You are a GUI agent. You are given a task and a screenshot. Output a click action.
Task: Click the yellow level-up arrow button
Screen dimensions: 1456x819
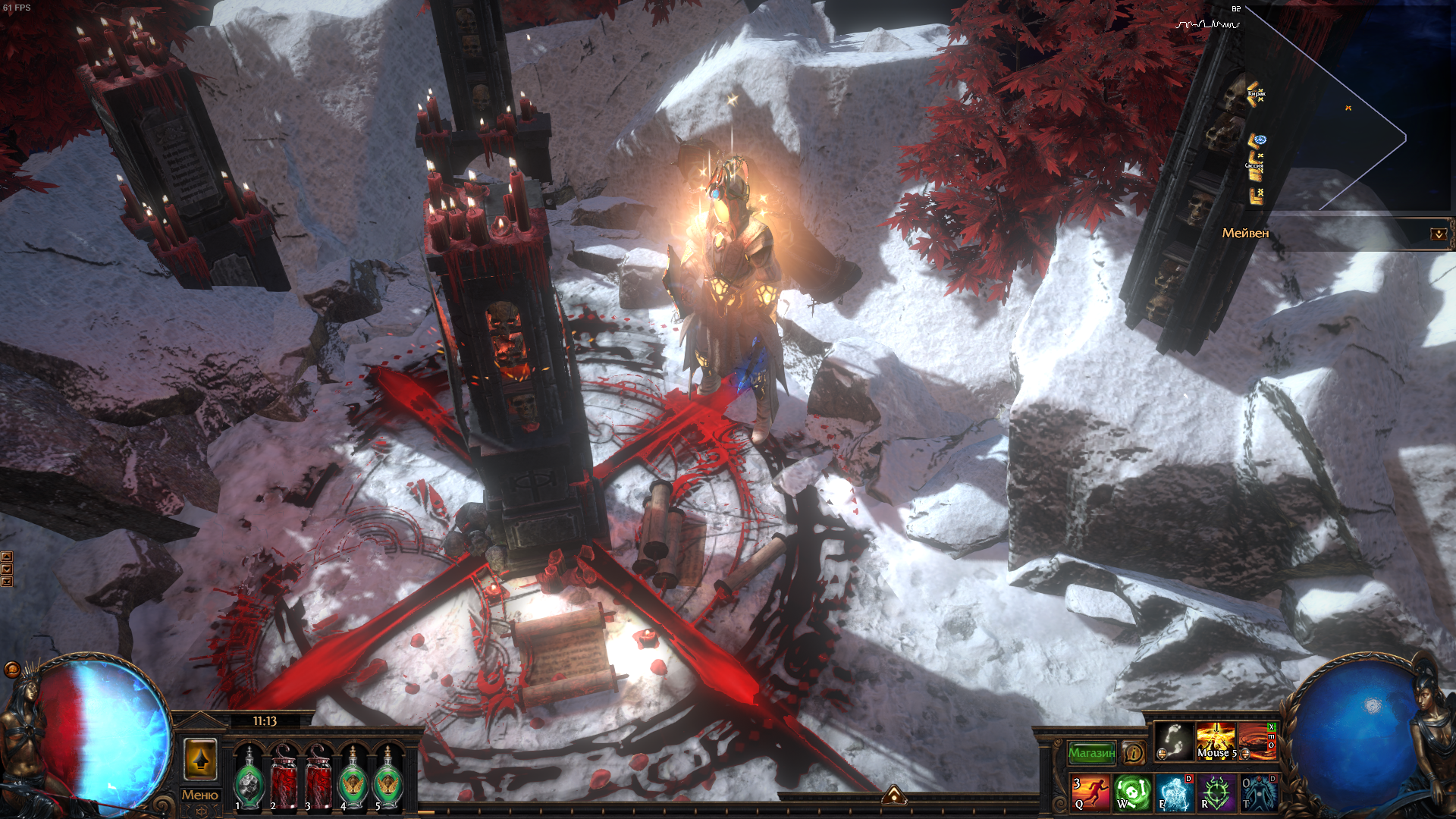tap(200, 758)
